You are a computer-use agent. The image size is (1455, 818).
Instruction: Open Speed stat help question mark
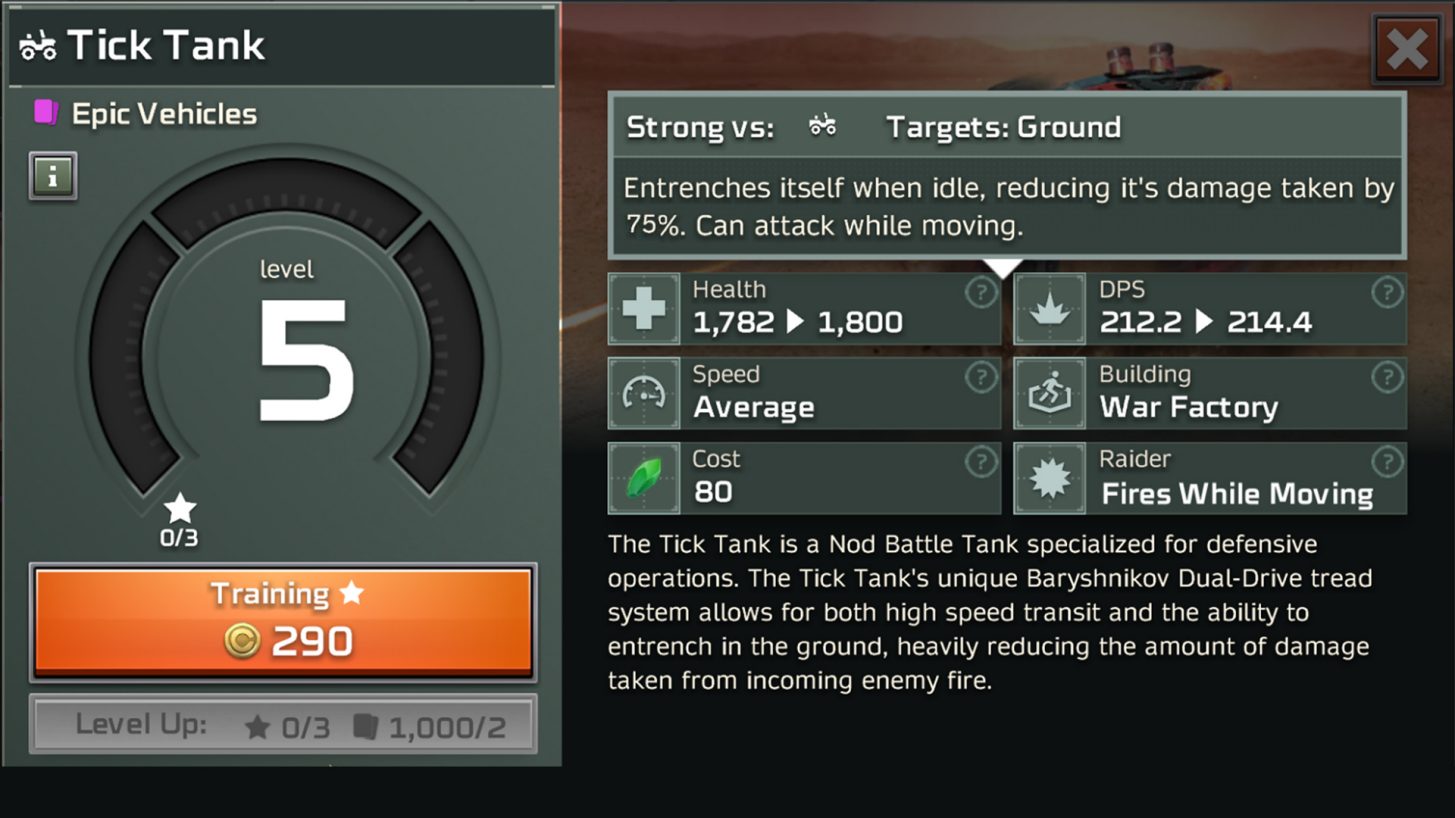click(x=980, y=377)
